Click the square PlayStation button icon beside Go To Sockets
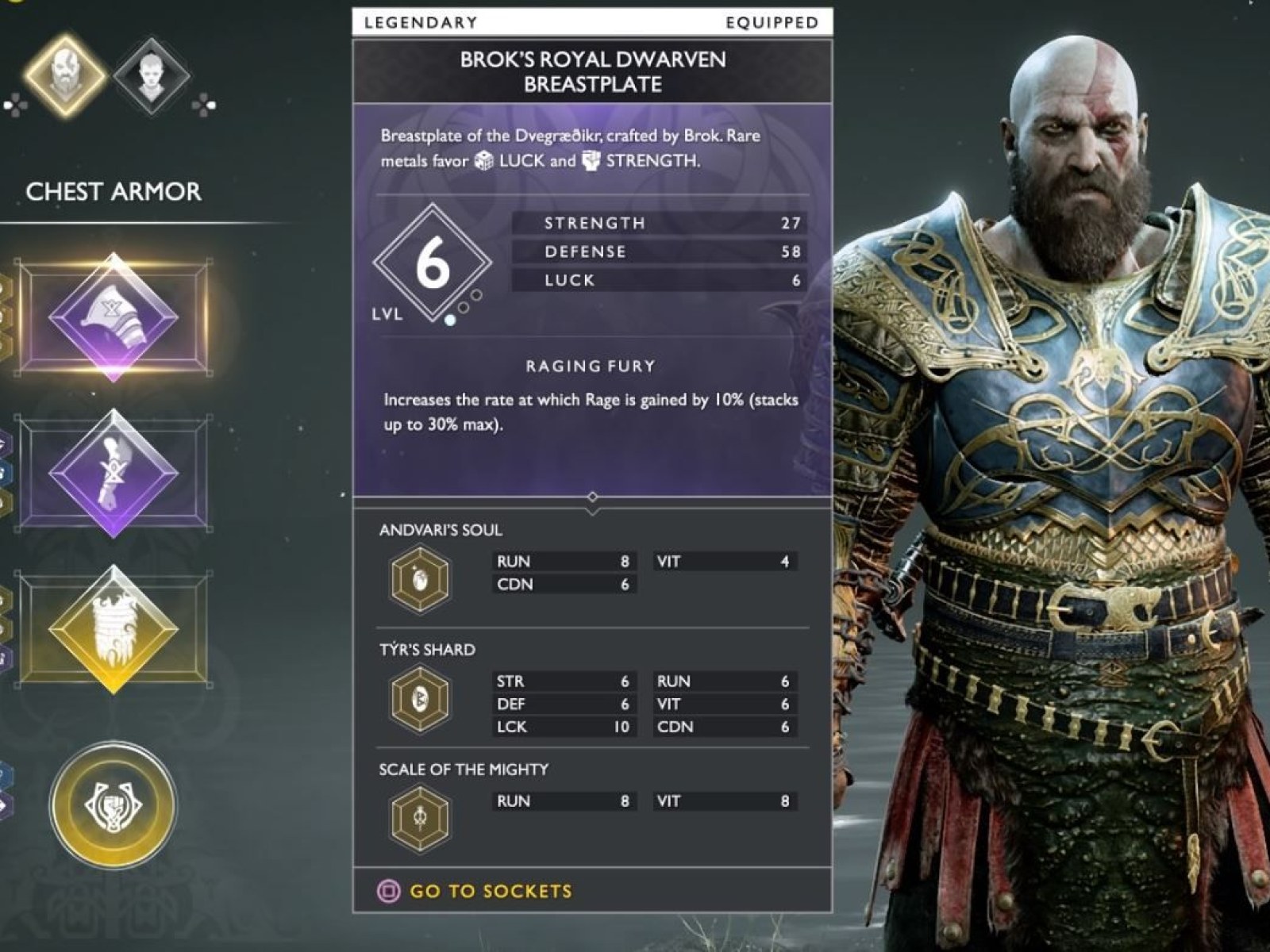This screenshot has height=952, width=1270. coord(387,891)
